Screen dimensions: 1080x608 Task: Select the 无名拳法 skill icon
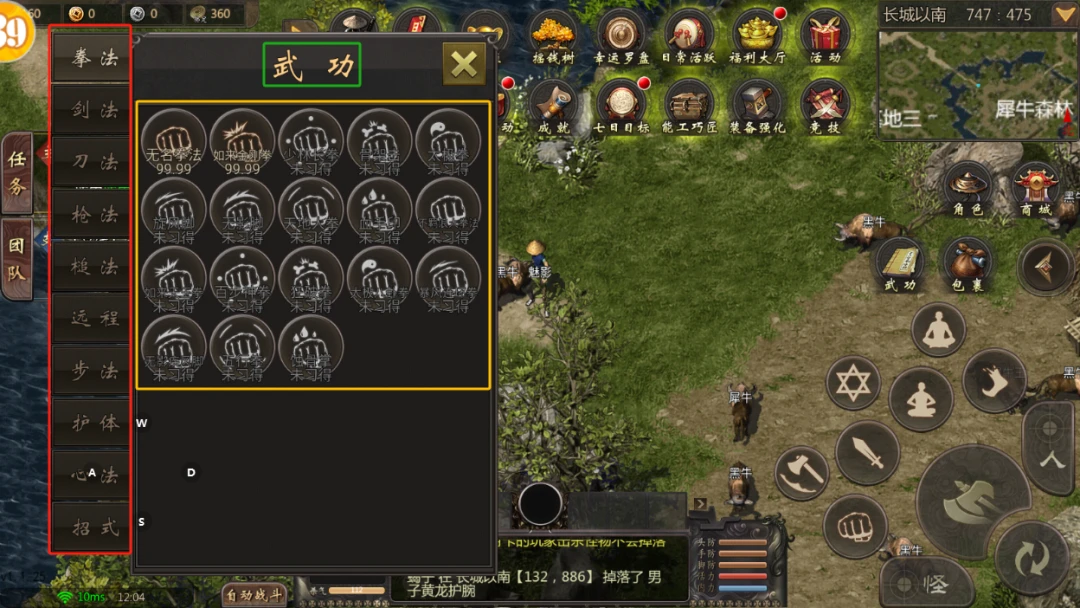coord(173,139)
